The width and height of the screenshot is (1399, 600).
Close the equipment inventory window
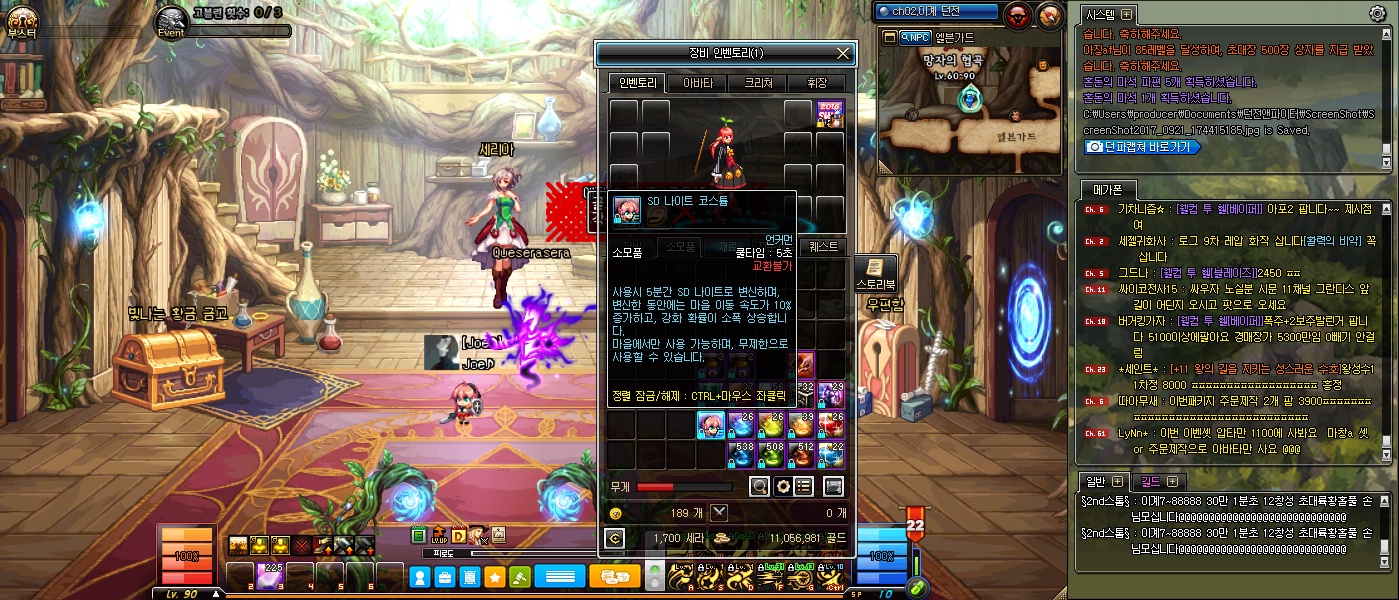pos(843,54)
